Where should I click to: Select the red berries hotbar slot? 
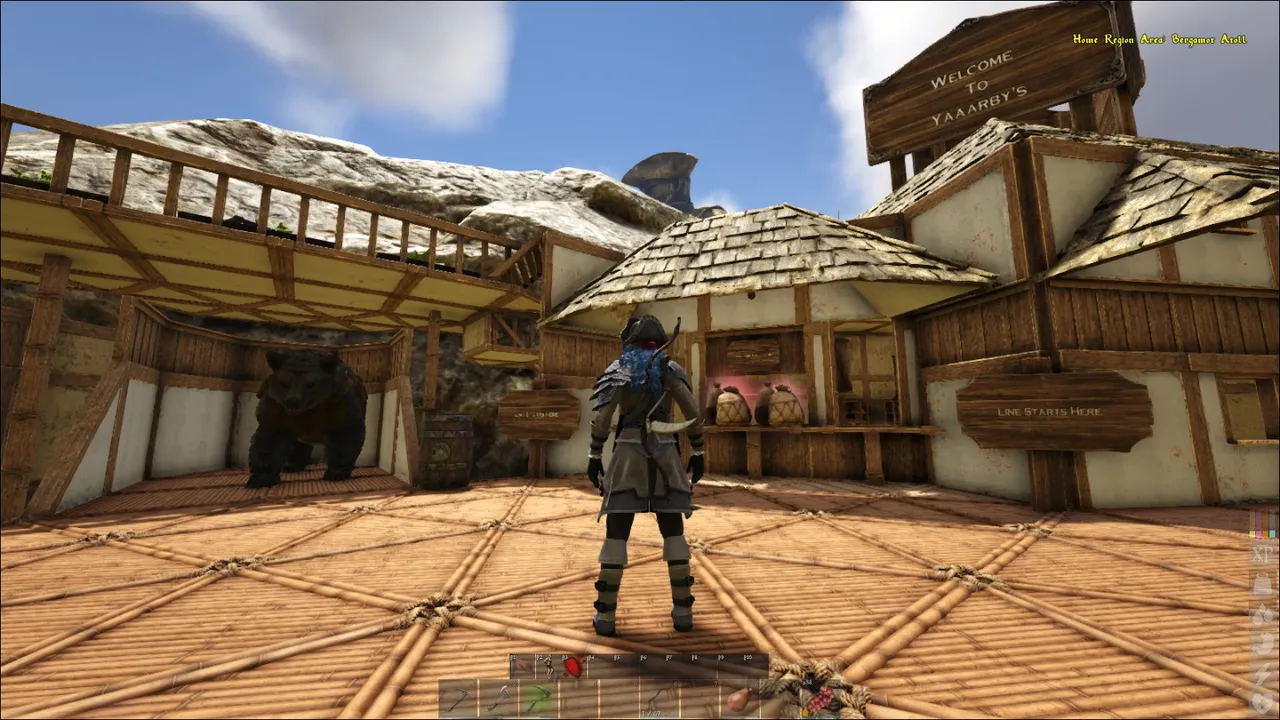pos(820,699)
